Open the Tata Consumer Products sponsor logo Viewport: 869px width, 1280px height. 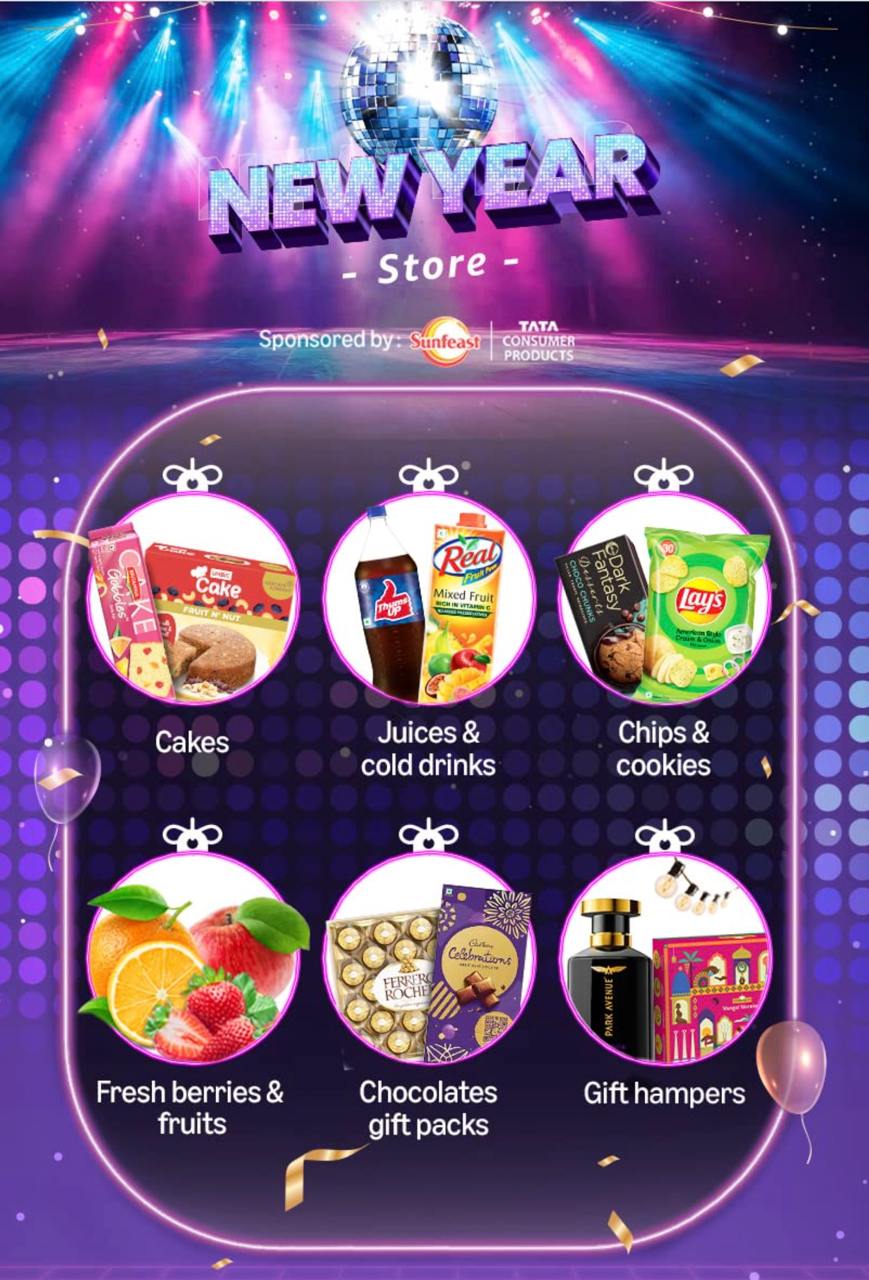[539, 340]
